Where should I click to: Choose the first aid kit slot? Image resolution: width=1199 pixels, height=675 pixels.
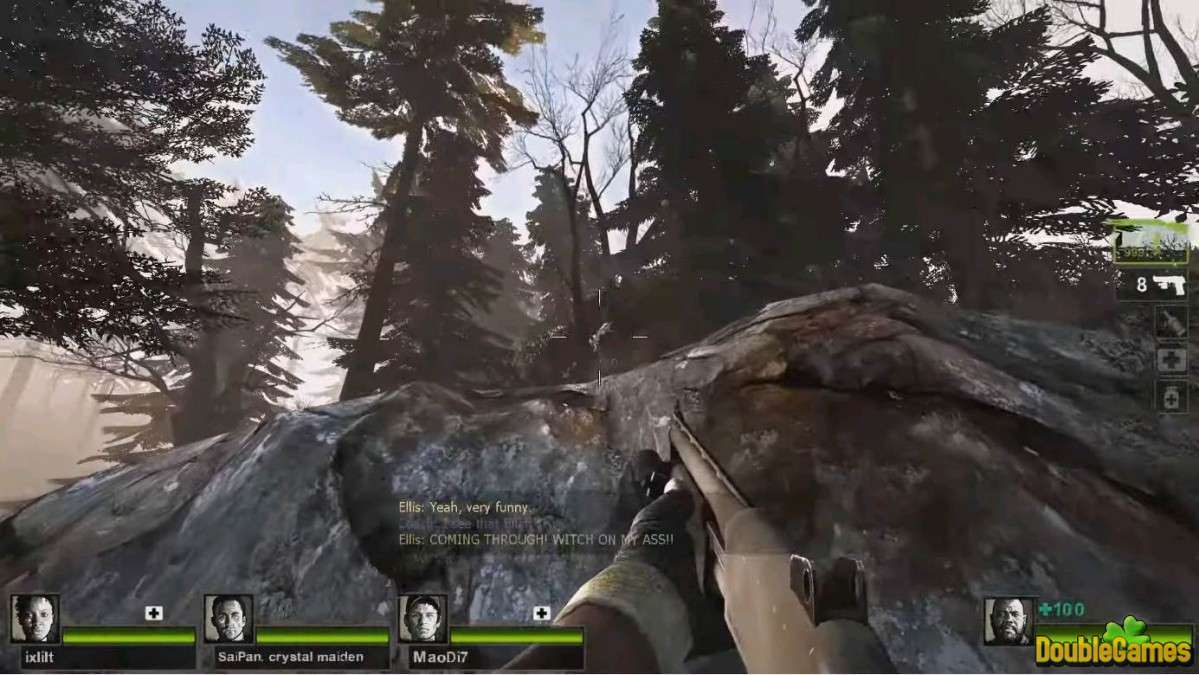1170,360
